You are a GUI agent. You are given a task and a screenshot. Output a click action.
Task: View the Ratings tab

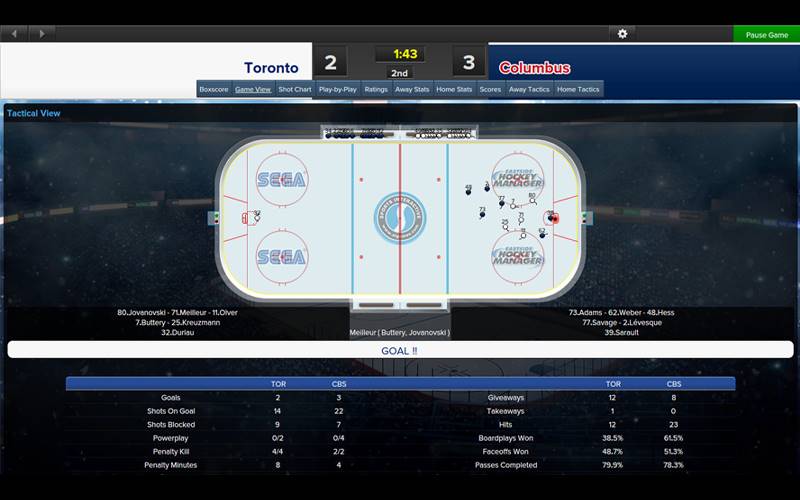[x=376, y=89]
